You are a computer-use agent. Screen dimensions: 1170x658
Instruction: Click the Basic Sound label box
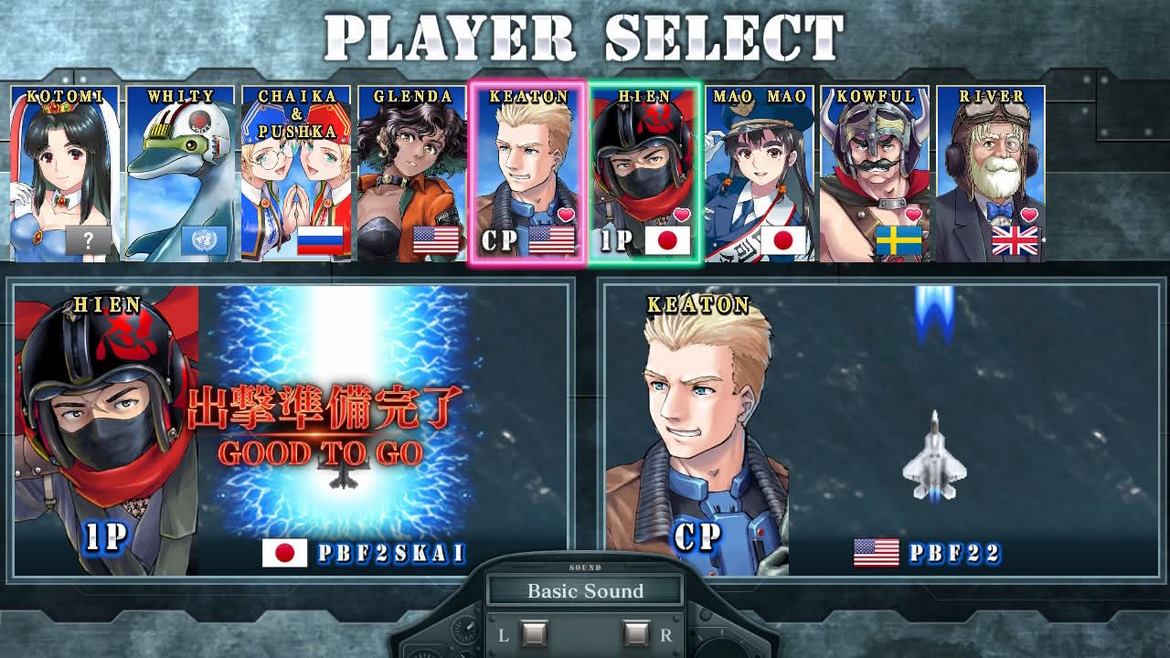pyautogui.click(x=585, y=591)
